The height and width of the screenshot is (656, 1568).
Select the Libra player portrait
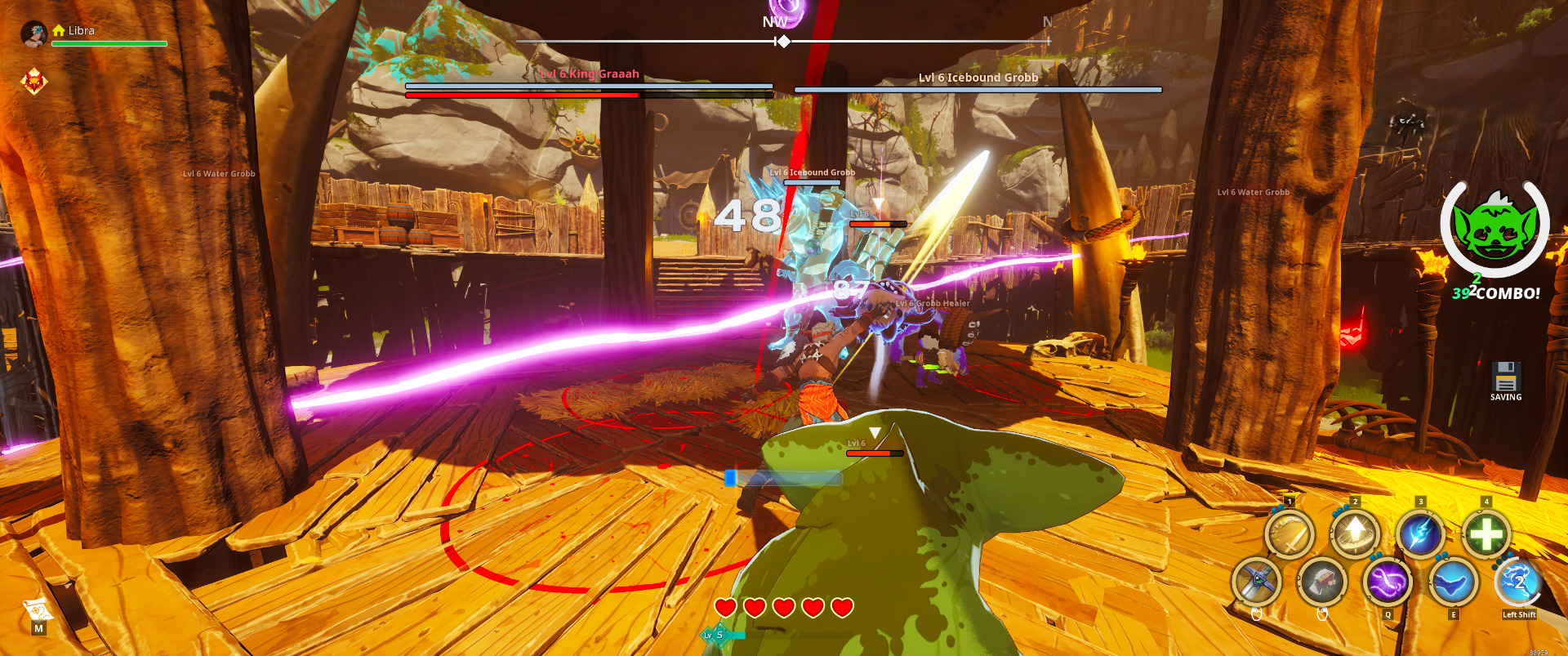[33, 33]
